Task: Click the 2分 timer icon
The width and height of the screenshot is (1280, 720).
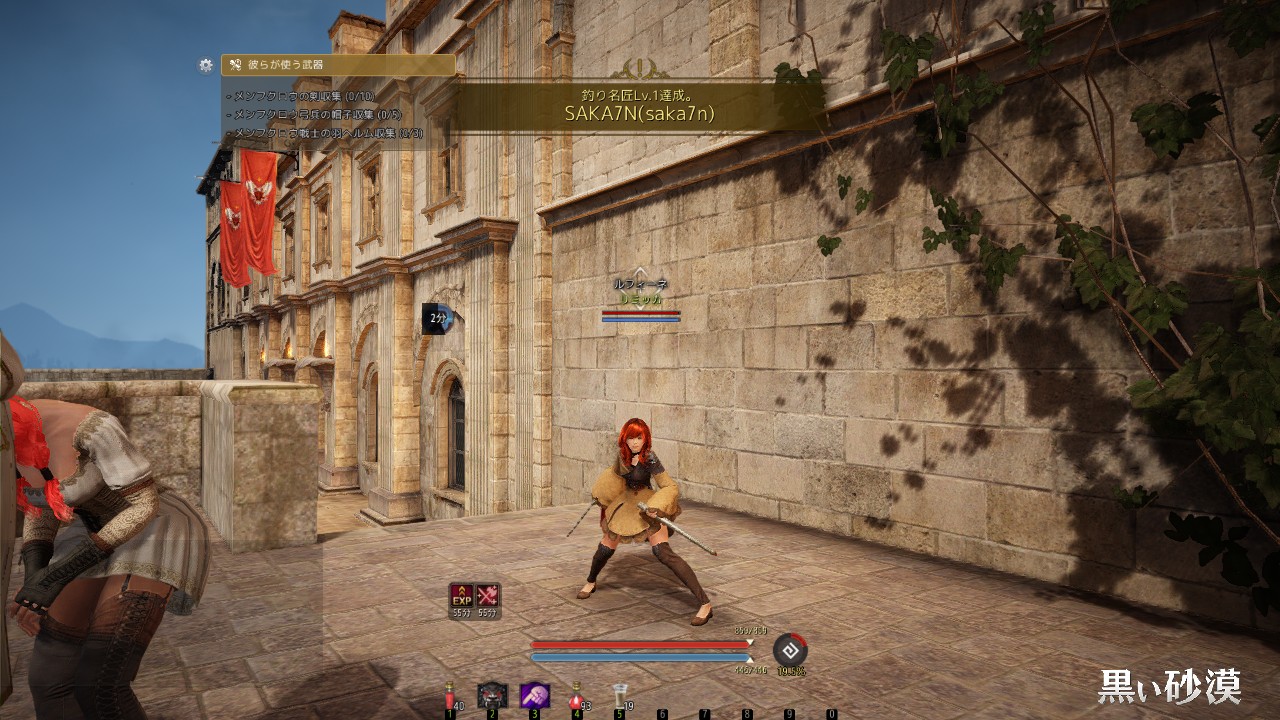Action: click(x=438, y=318)
